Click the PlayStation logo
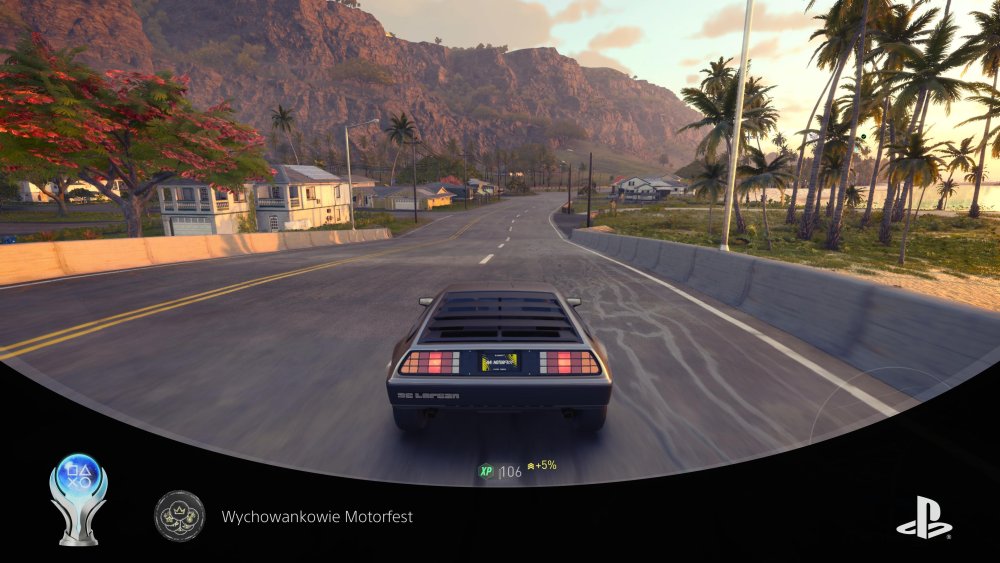 924,517
